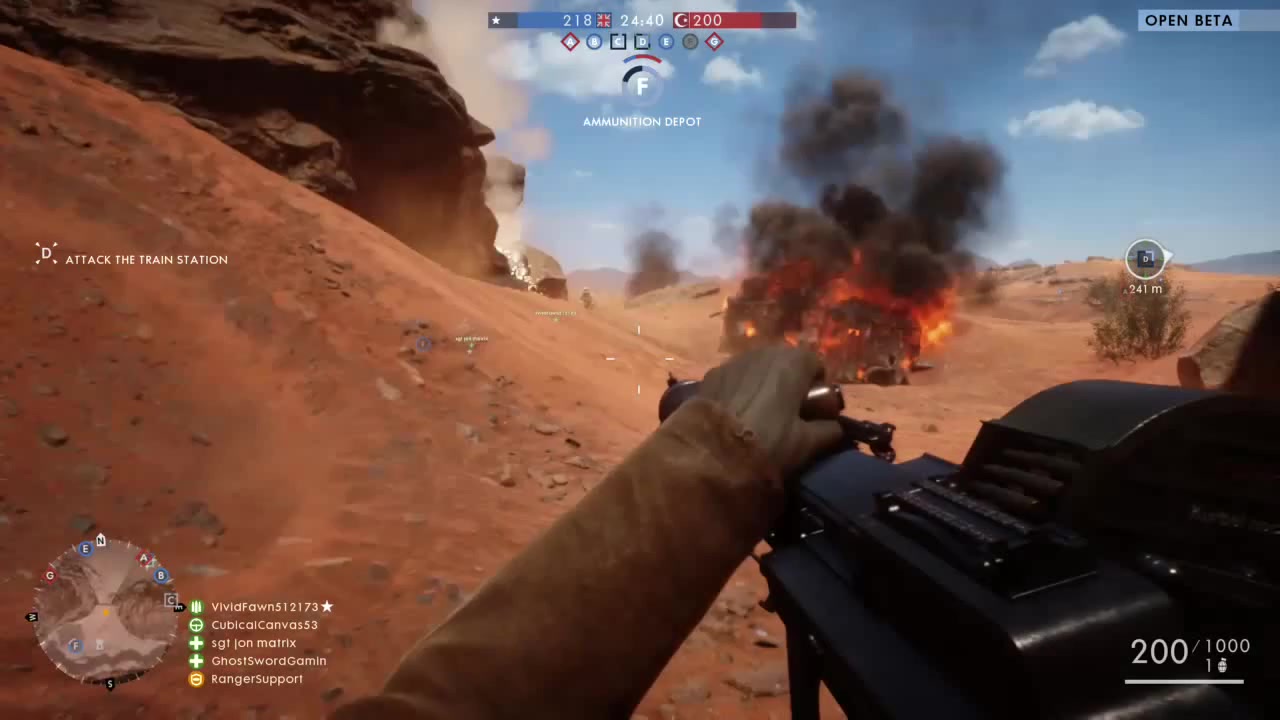
Task: Select objective A flag in the top bar
Action: point(570,42)
